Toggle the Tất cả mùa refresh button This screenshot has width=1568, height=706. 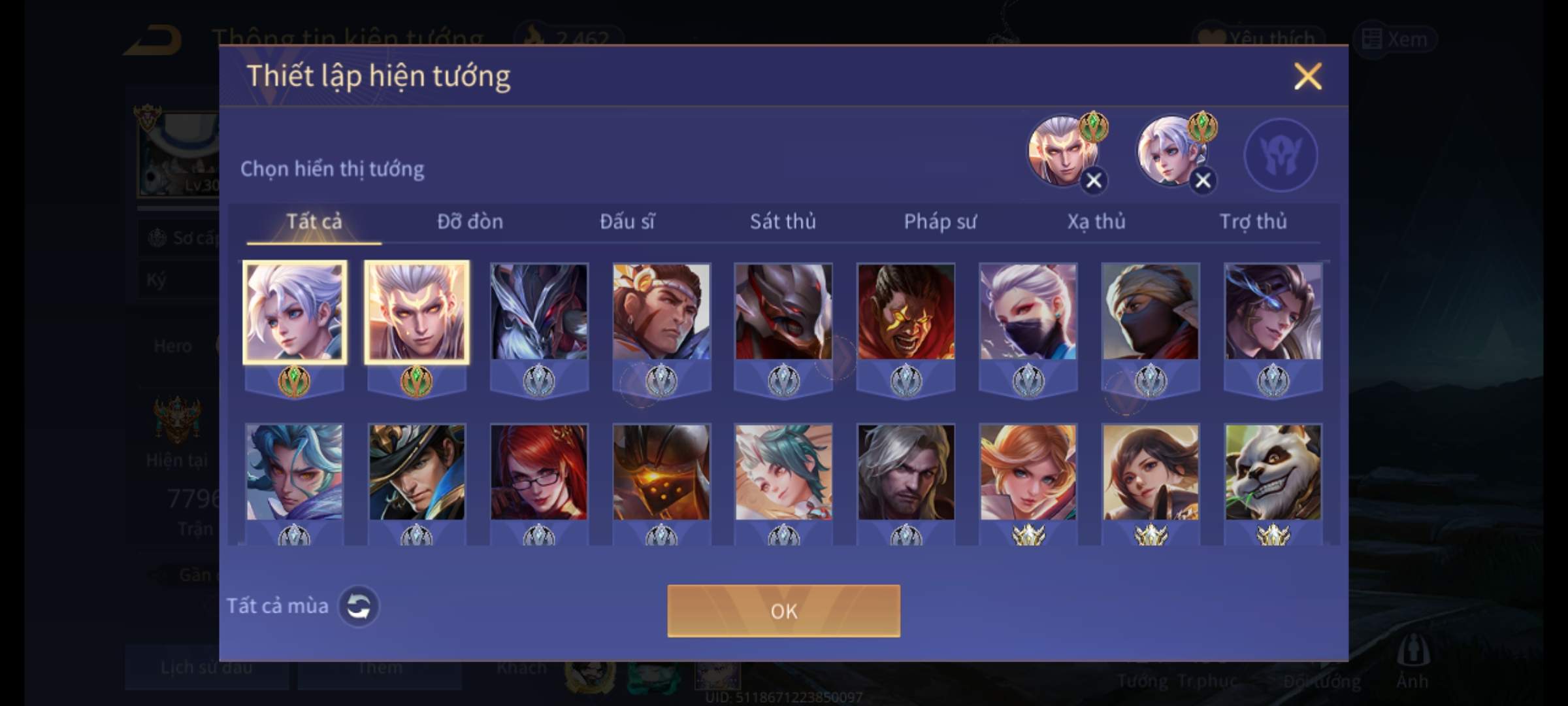(359, 606)
